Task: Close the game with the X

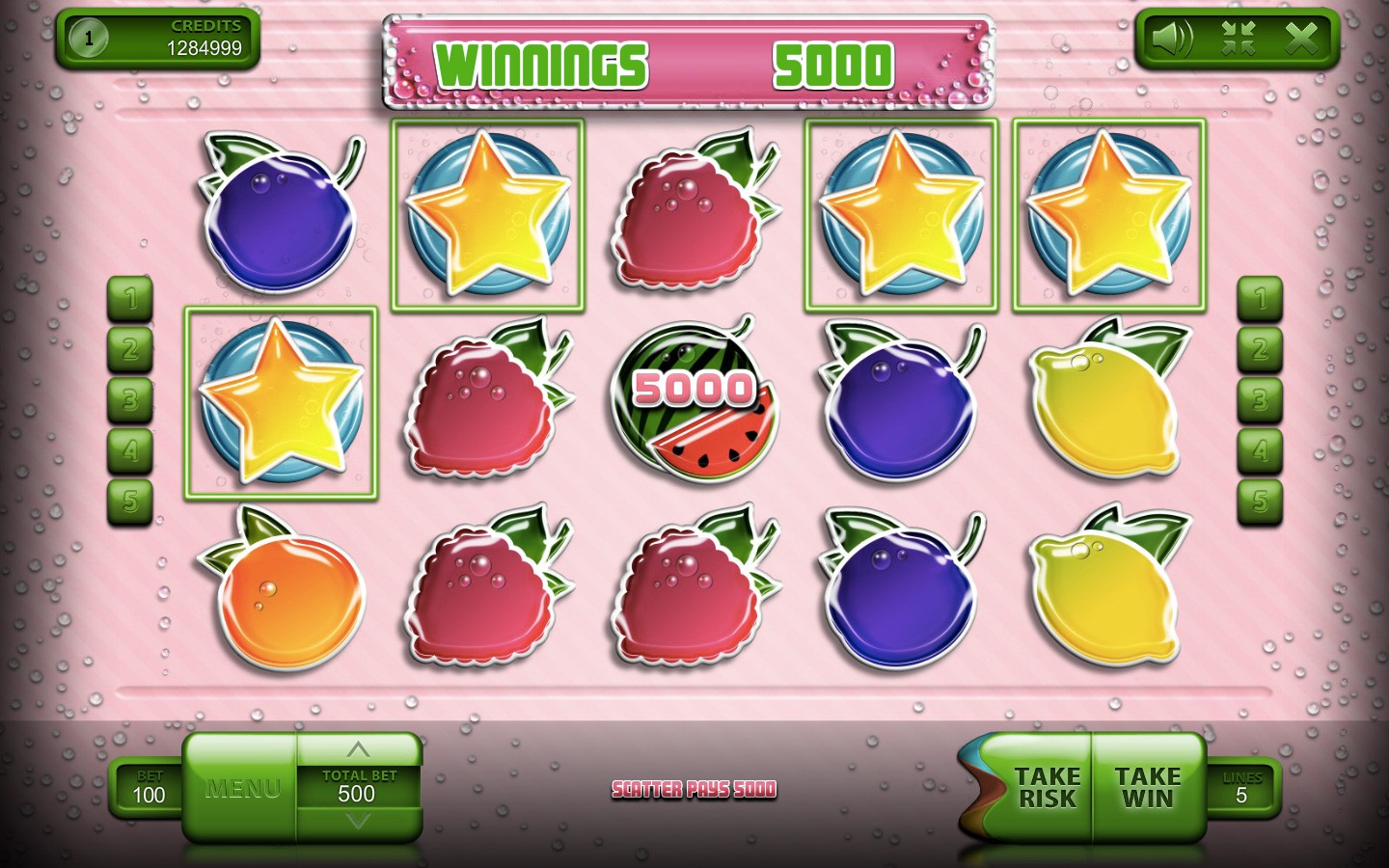Action: point(1301,39)
